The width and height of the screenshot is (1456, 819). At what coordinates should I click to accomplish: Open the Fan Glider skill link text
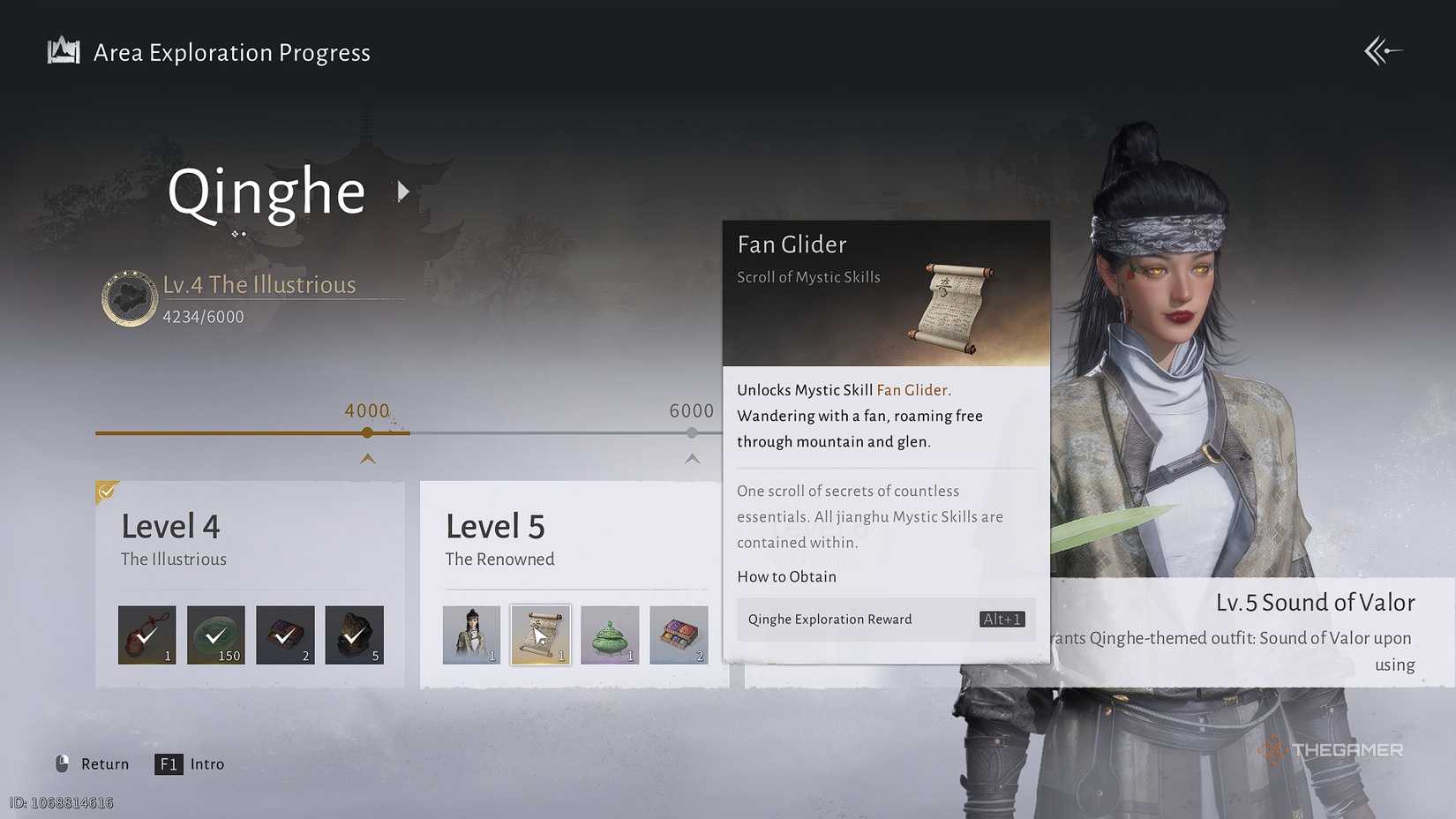point(912,389)
